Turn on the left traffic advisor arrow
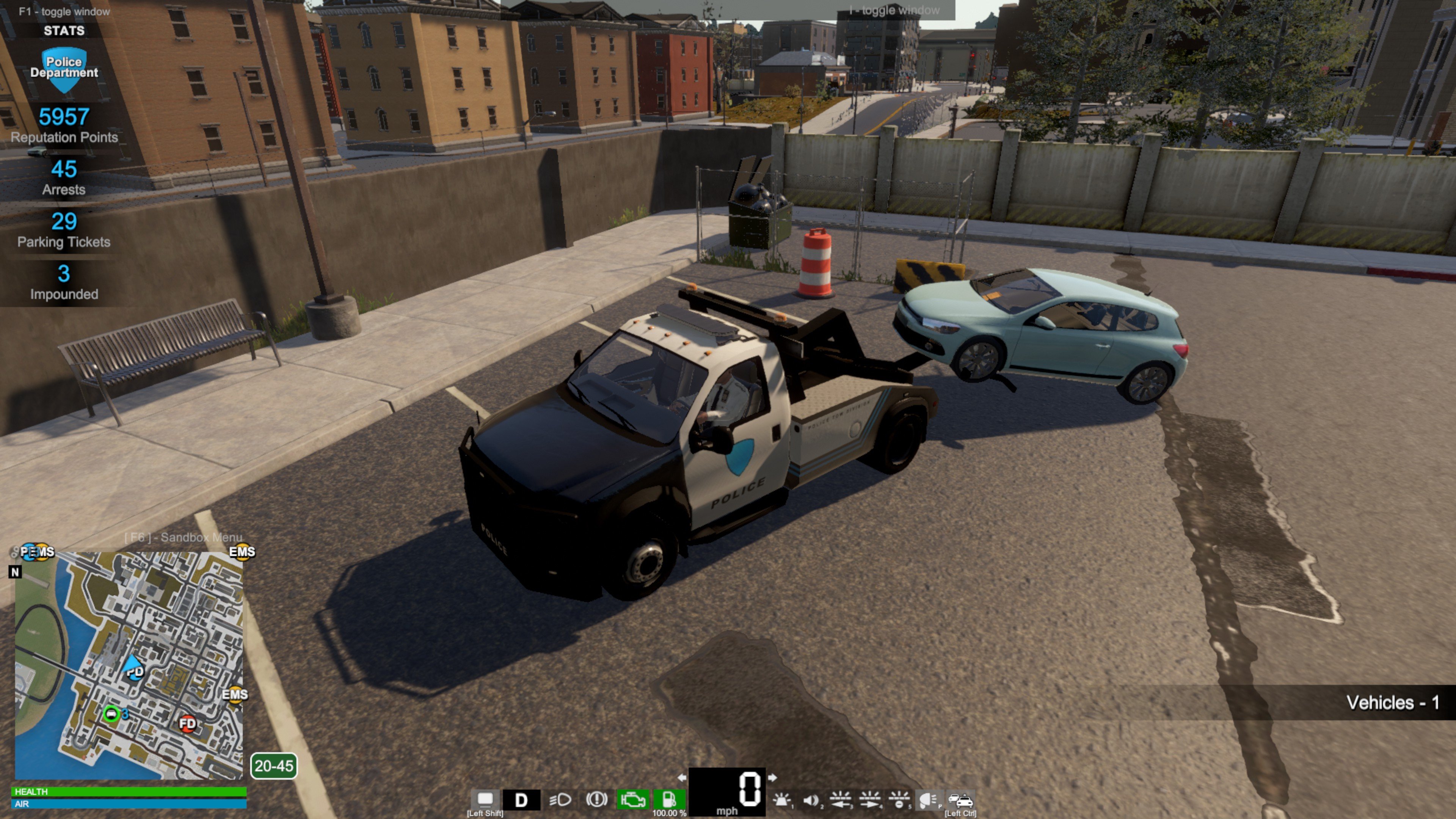 tap(840, 799)
